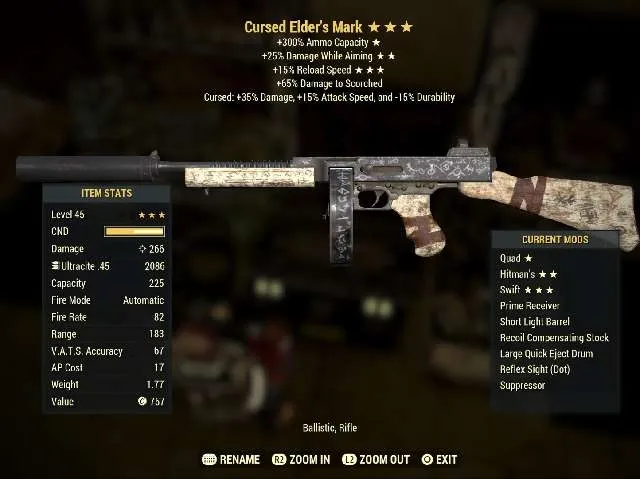Exit the weapon inspect screen
Screen dimensions: 640x479
[x=439, y=460]
